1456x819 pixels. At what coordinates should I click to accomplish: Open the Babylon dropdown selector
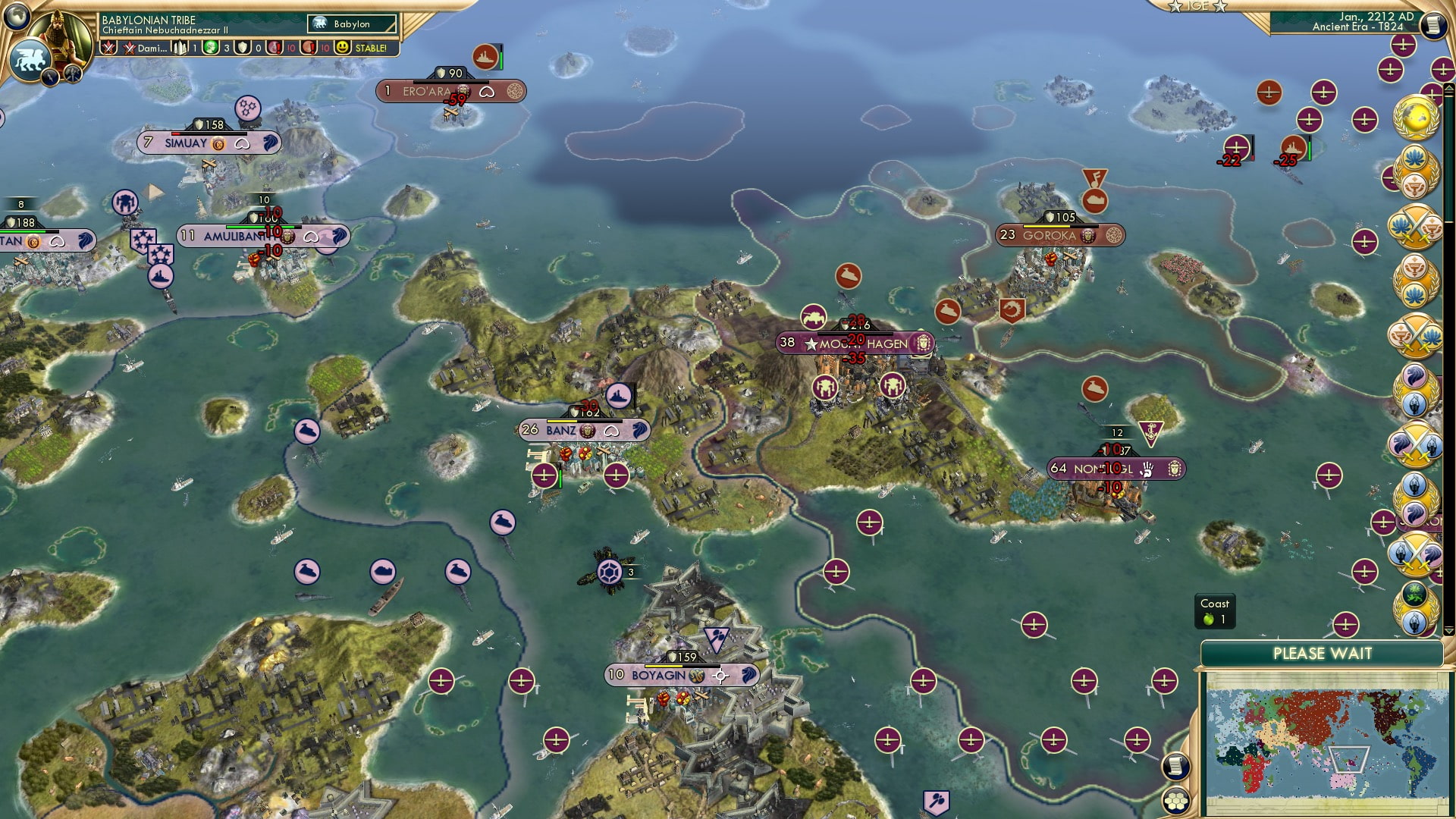pos(353,24)
